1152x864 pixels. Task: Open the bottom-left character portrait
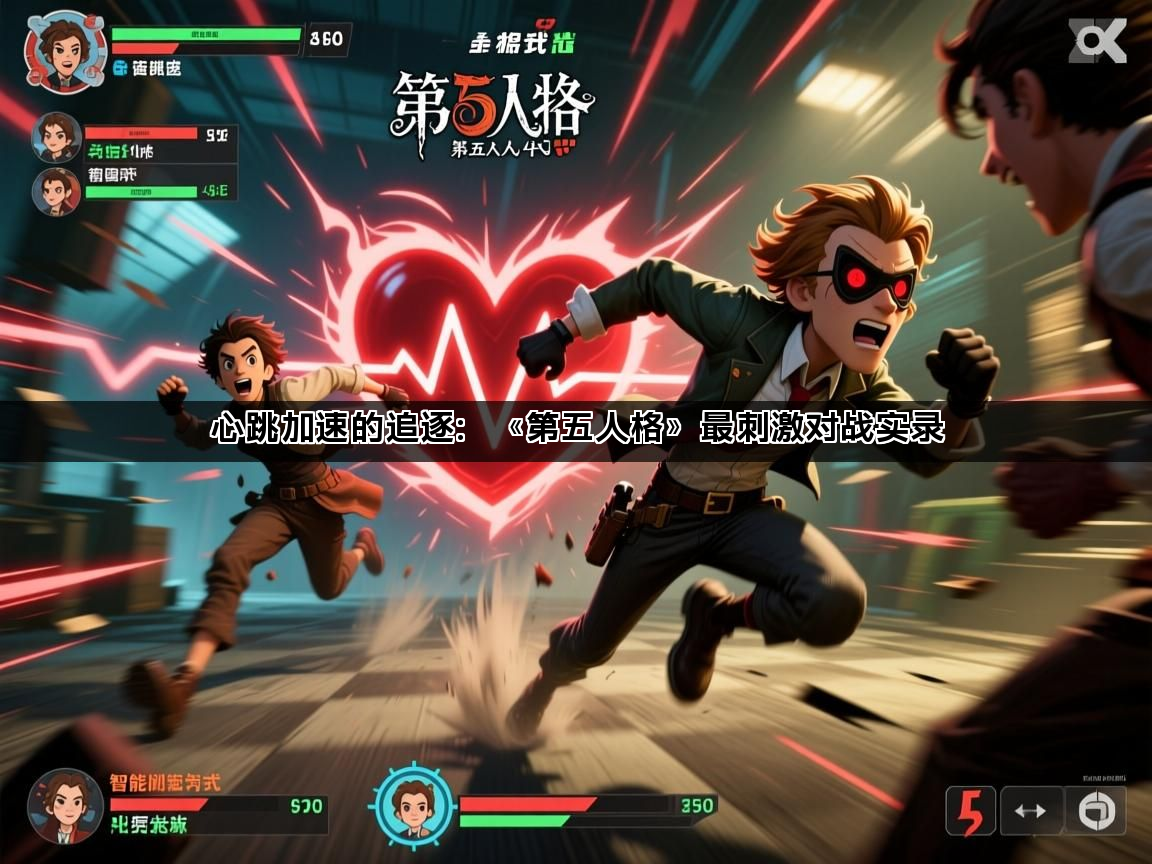[66, 806]
